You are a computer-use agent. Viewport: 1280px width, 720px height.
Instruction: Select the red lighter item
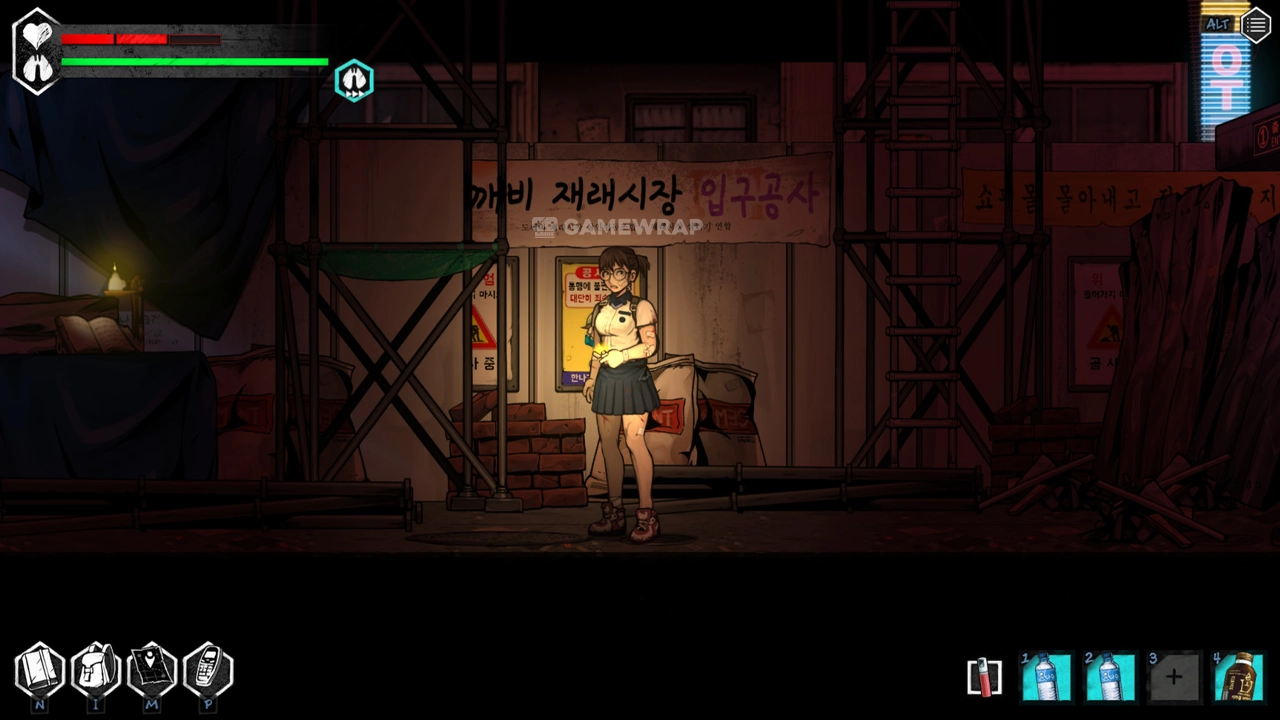(984, 677)
